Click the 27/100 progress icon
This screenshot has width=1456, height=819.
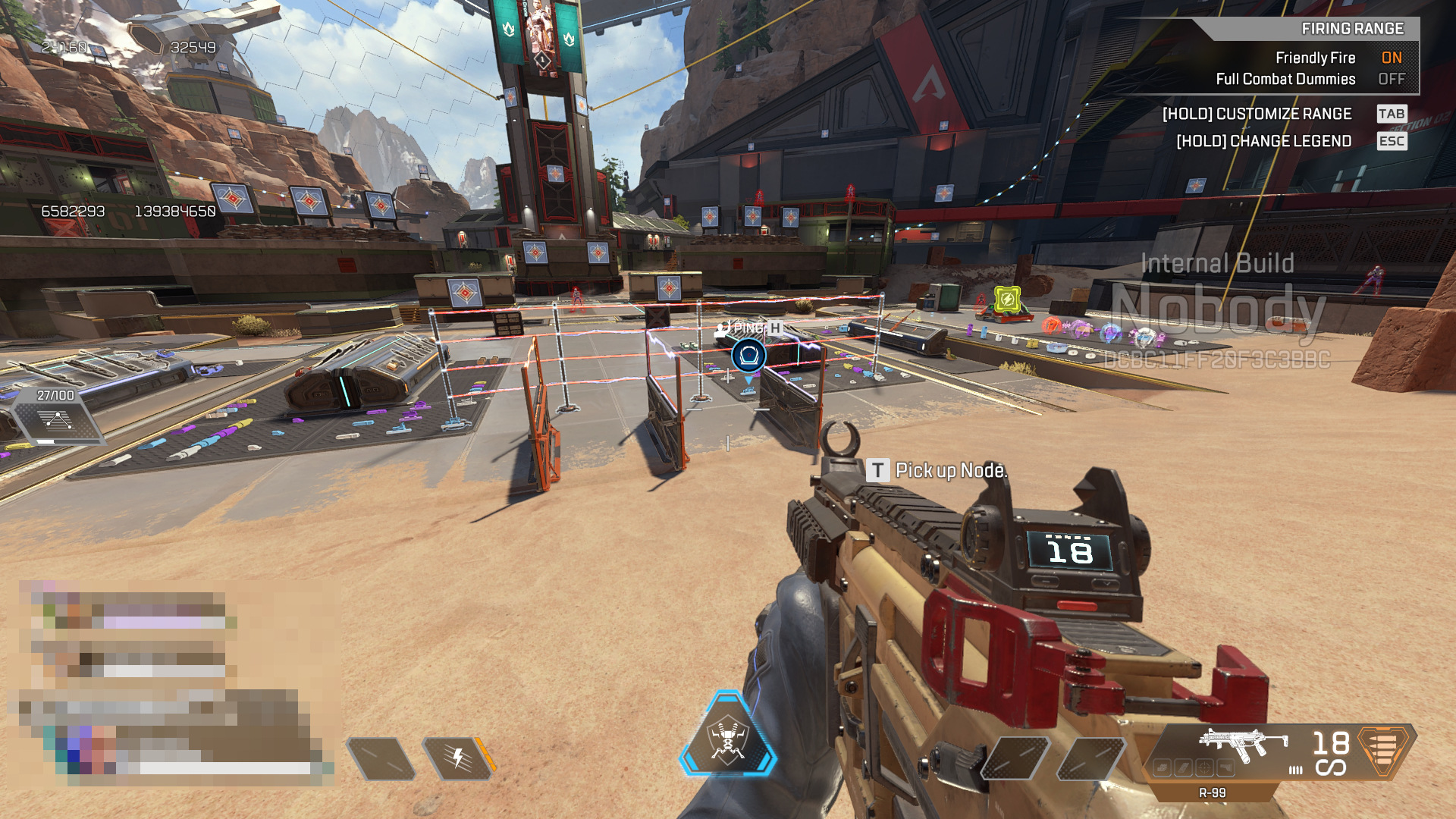click(x=58, y=421)
